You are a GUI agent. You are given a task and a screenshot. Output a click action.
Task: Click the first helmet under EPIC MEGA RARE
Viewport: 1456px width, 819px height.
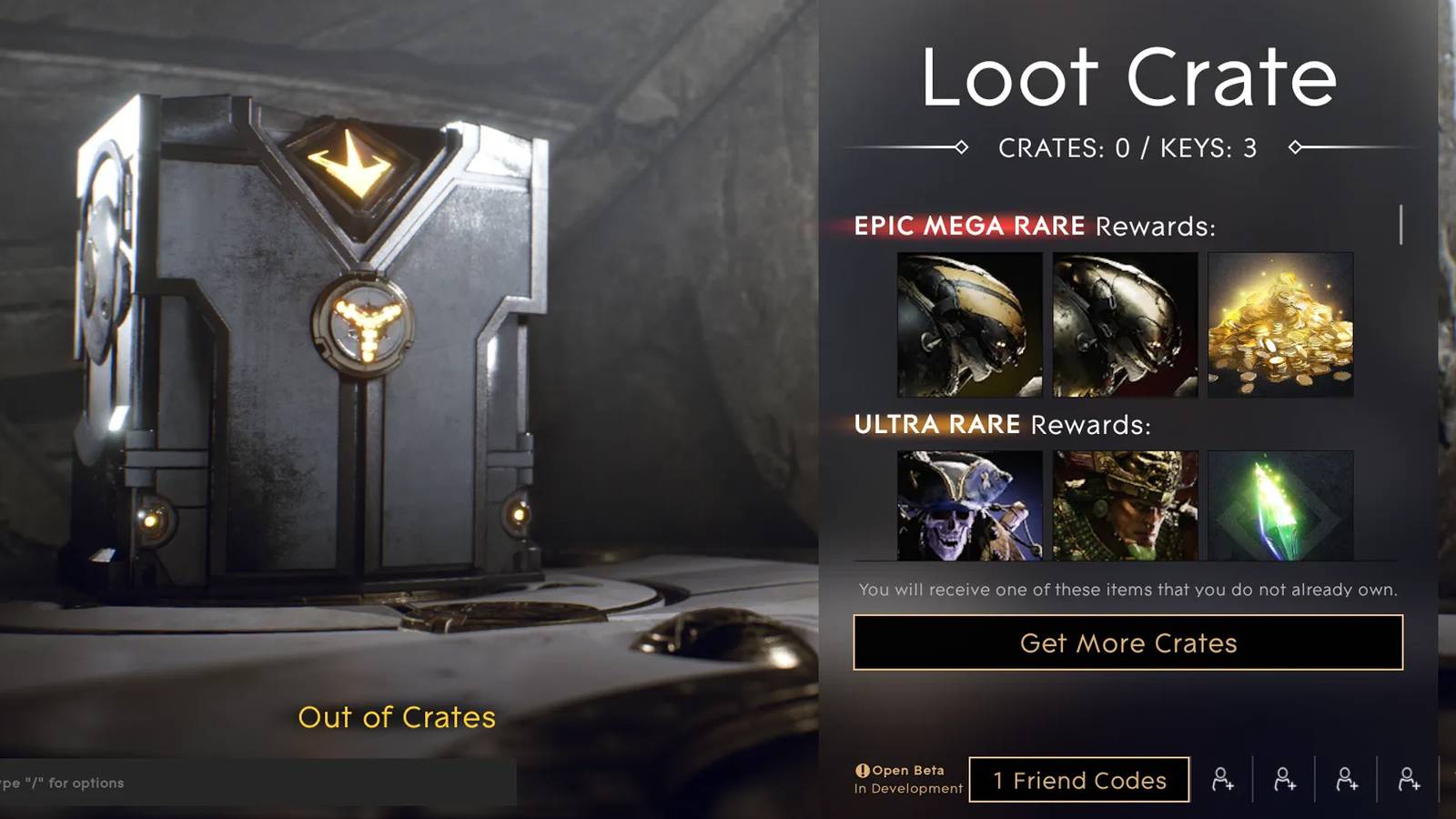[x=967, y=324]
